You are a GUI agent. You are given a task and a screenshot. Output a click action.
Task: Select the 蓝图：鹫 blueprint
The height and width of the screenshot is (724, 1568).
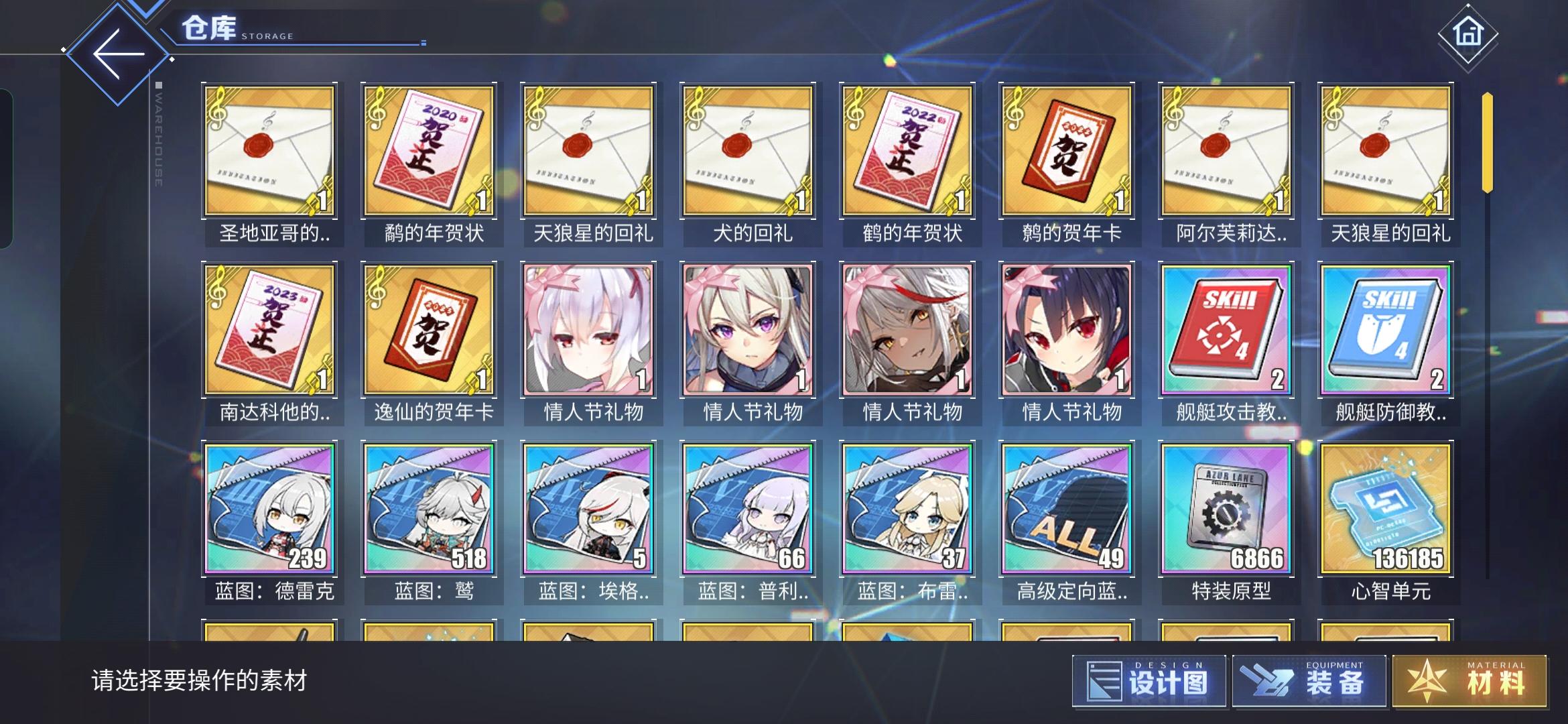coord(430,509)
